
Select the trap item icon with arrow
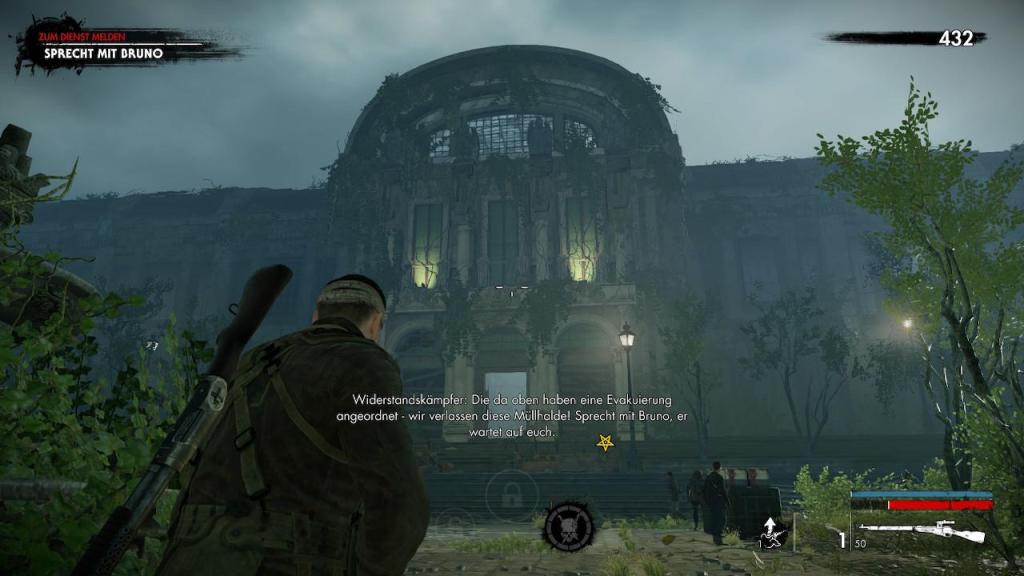770,533
